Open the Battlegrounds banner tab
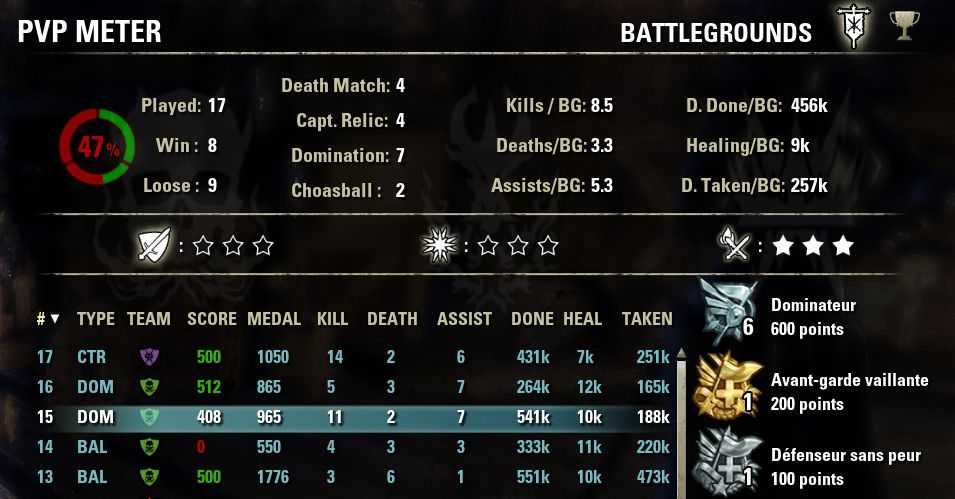 855,28
